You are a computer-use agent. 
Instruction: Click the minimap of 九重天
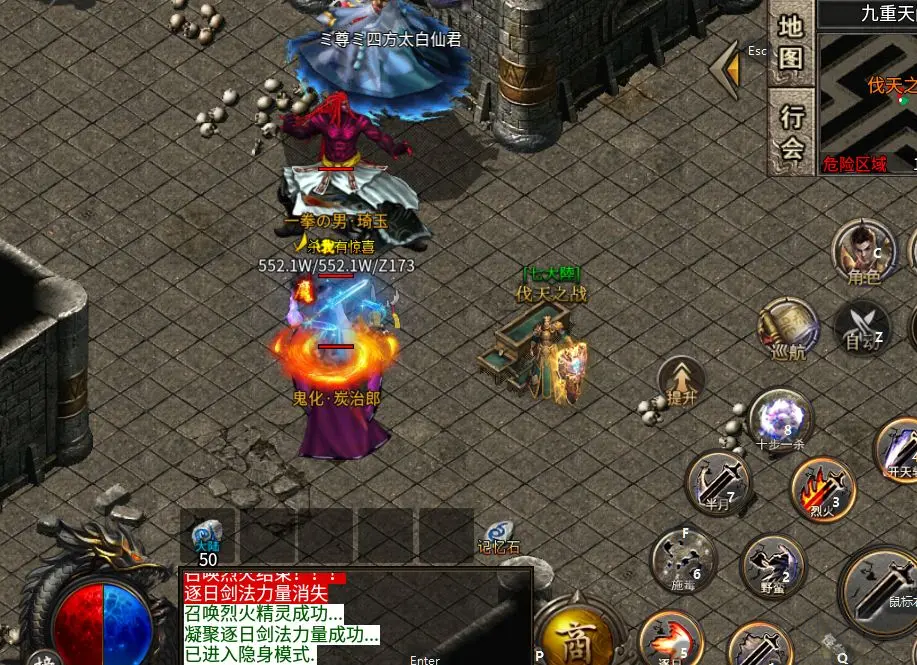click(868, 100)
